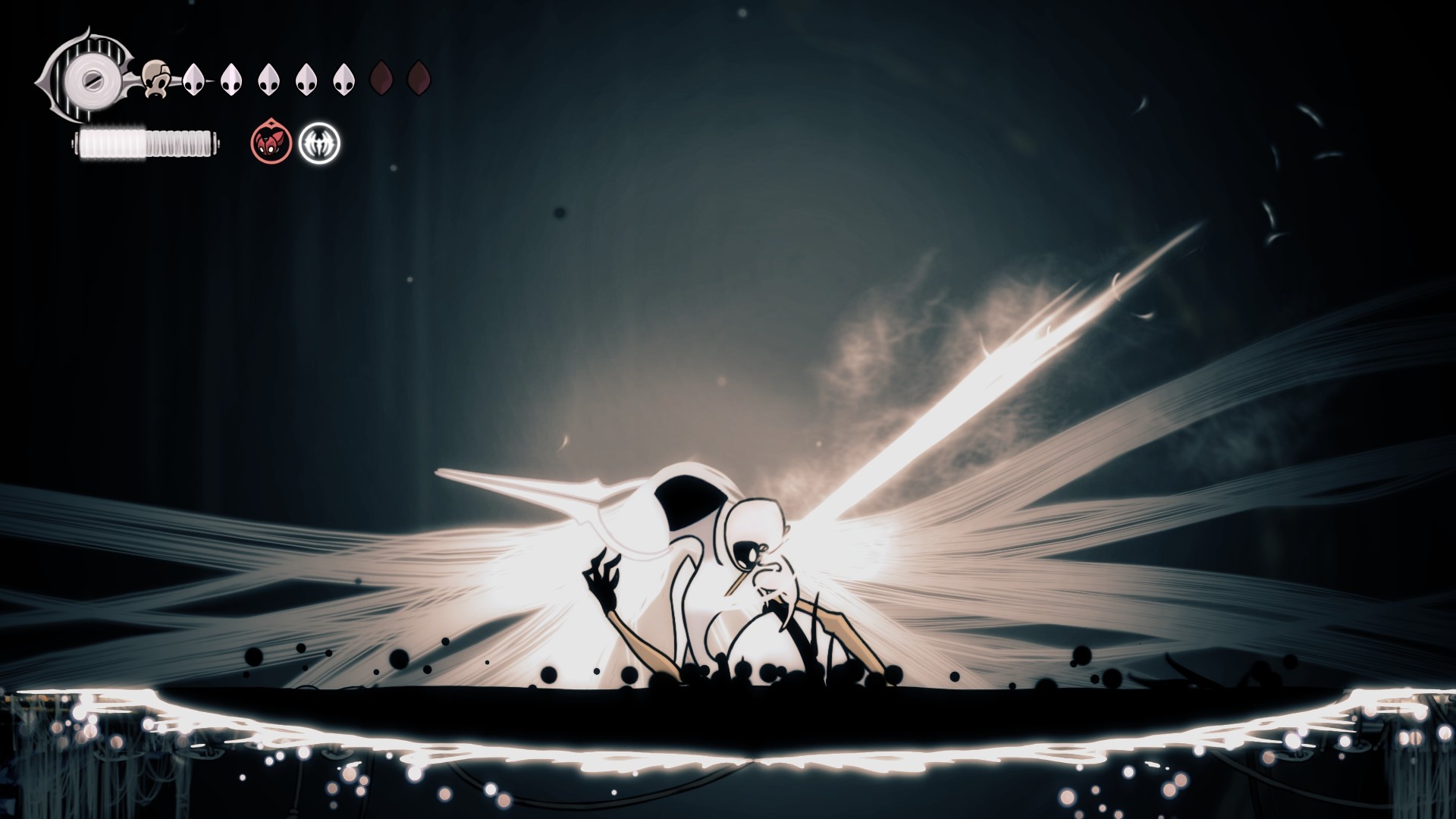Select the red tool icon
This screenshot has width=1456, height=819.
click(271, 142)
